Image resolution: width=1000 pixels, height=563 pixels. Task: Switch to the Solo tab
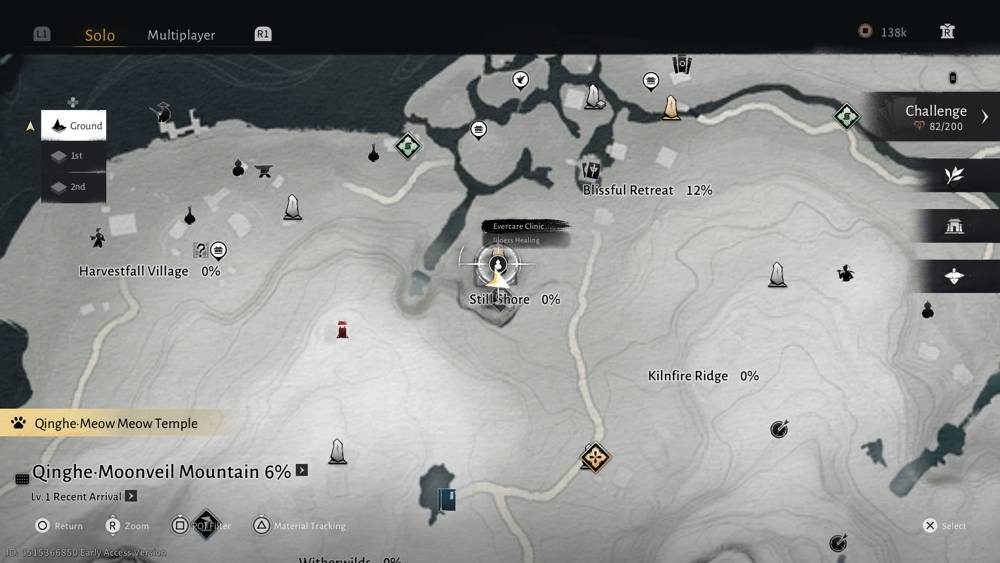(100, 35)
